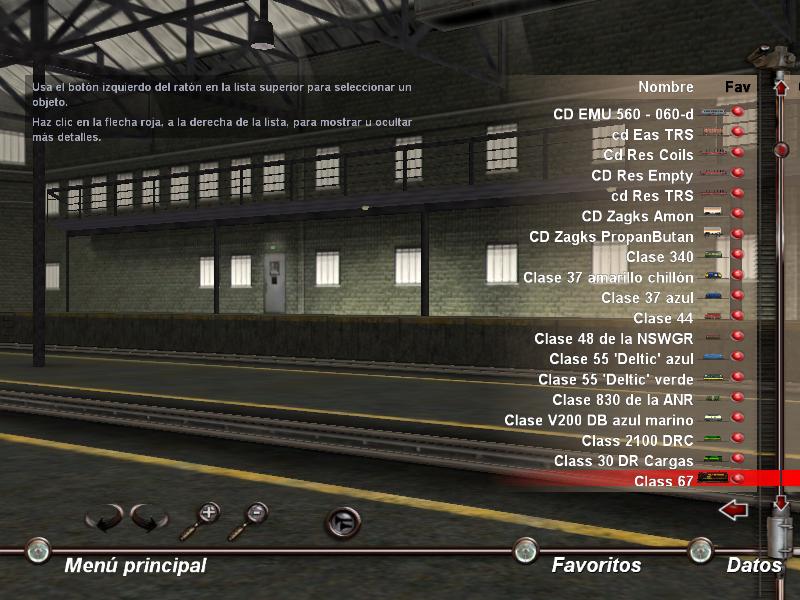Pick CD Zagks PropanButan entry

coord(611,237)
